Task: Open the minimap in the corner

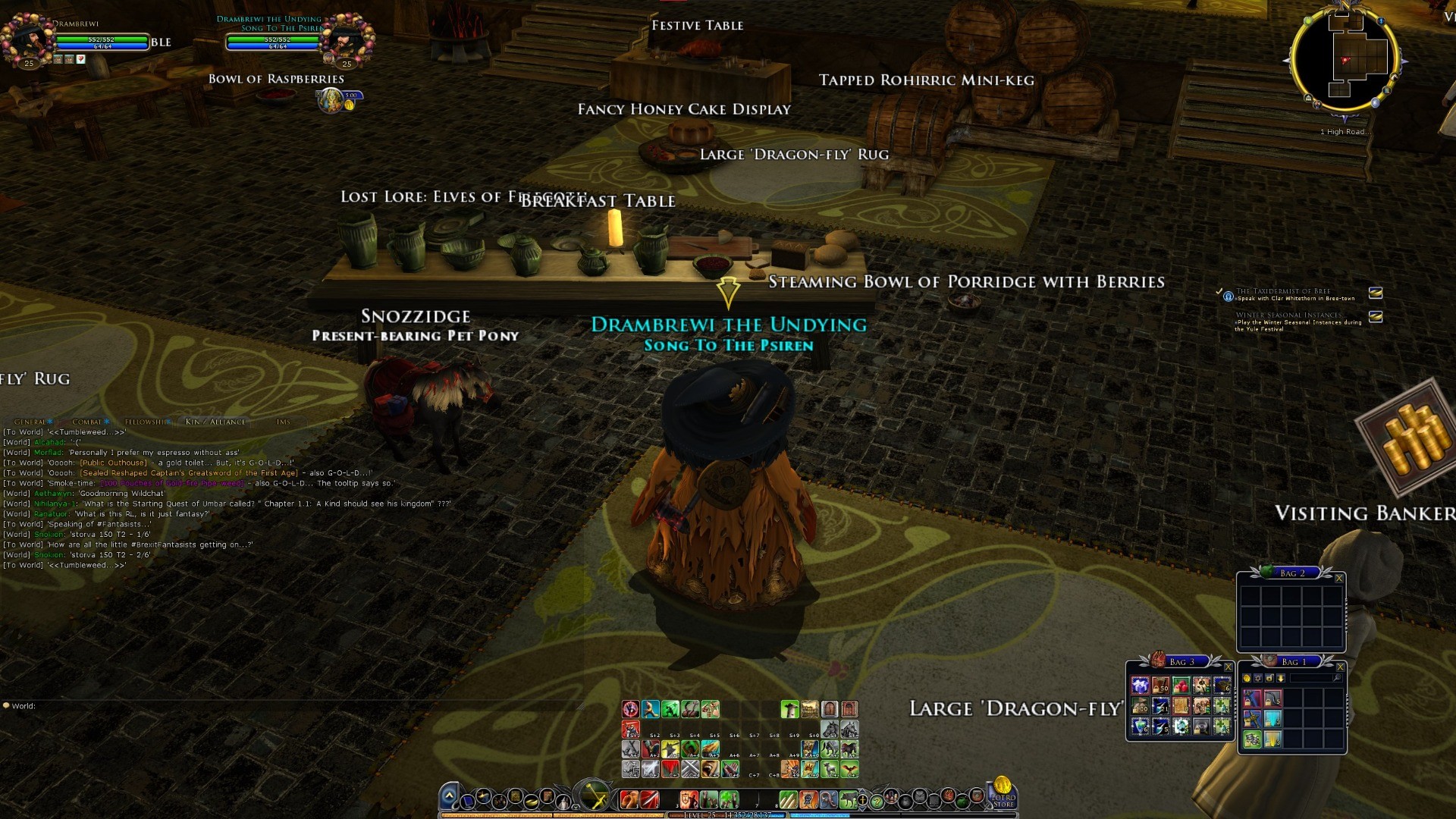Action: coord(1345,59)
